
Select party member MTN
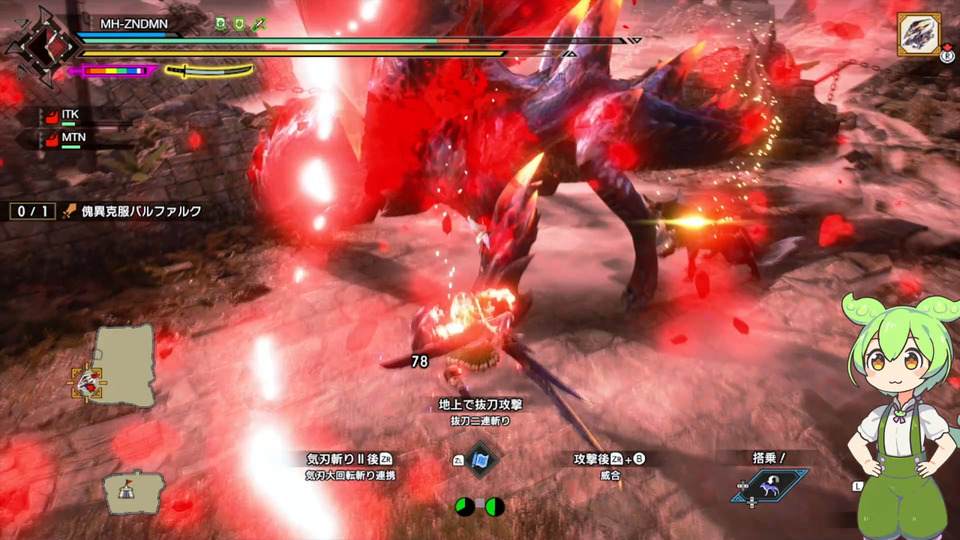tap(72, 137)
